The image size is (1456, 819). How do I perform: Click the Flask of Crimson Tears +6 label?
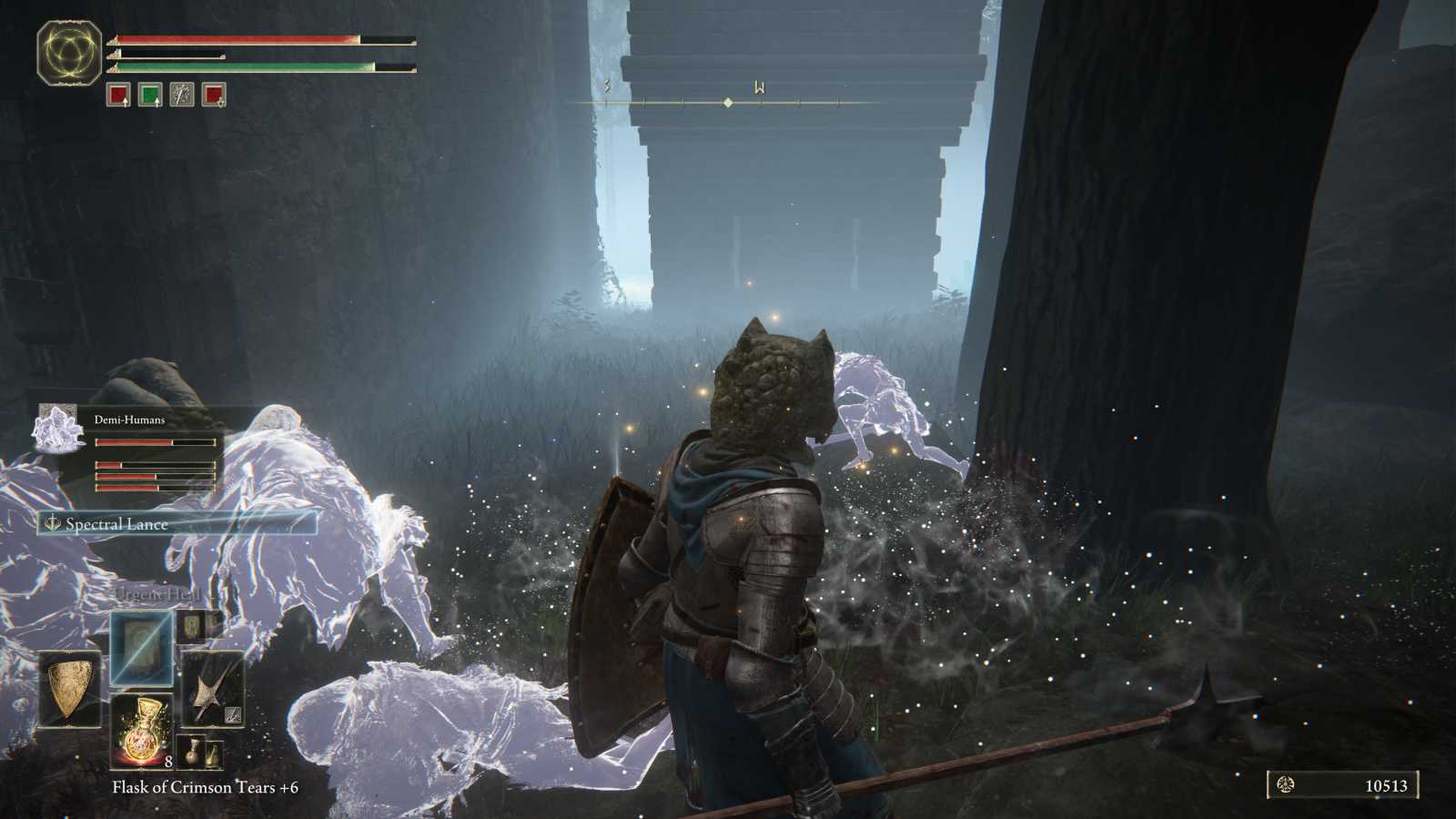coord(206,788)
